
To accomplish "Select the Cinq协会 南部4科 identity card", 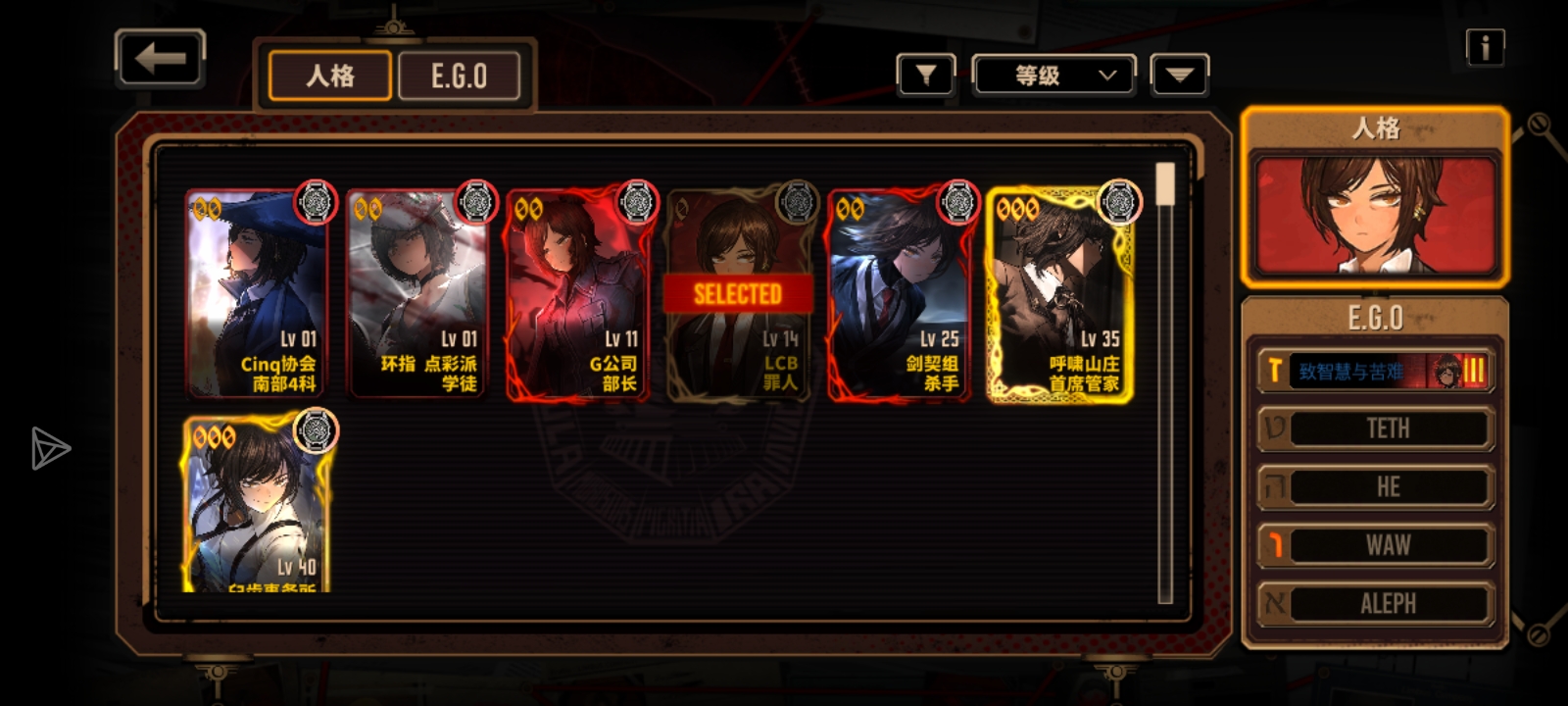I will click(257, 294).
